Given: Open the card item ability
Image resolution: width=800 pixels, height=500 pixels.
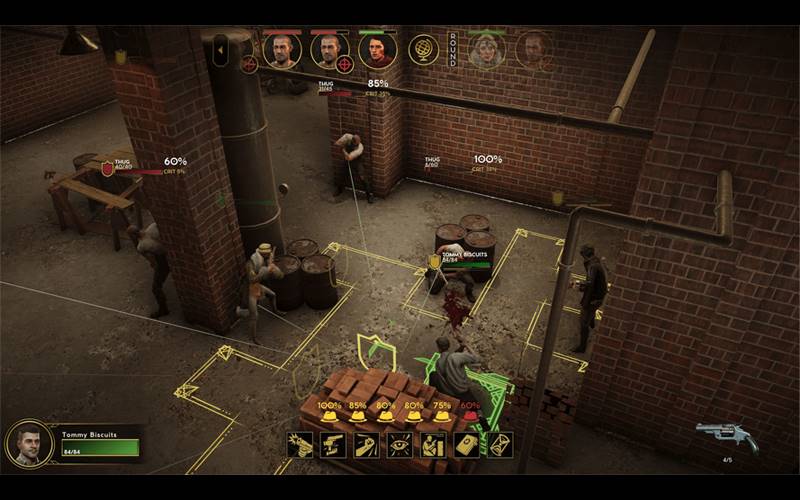Looking at the screenshot, I should 467,445.
